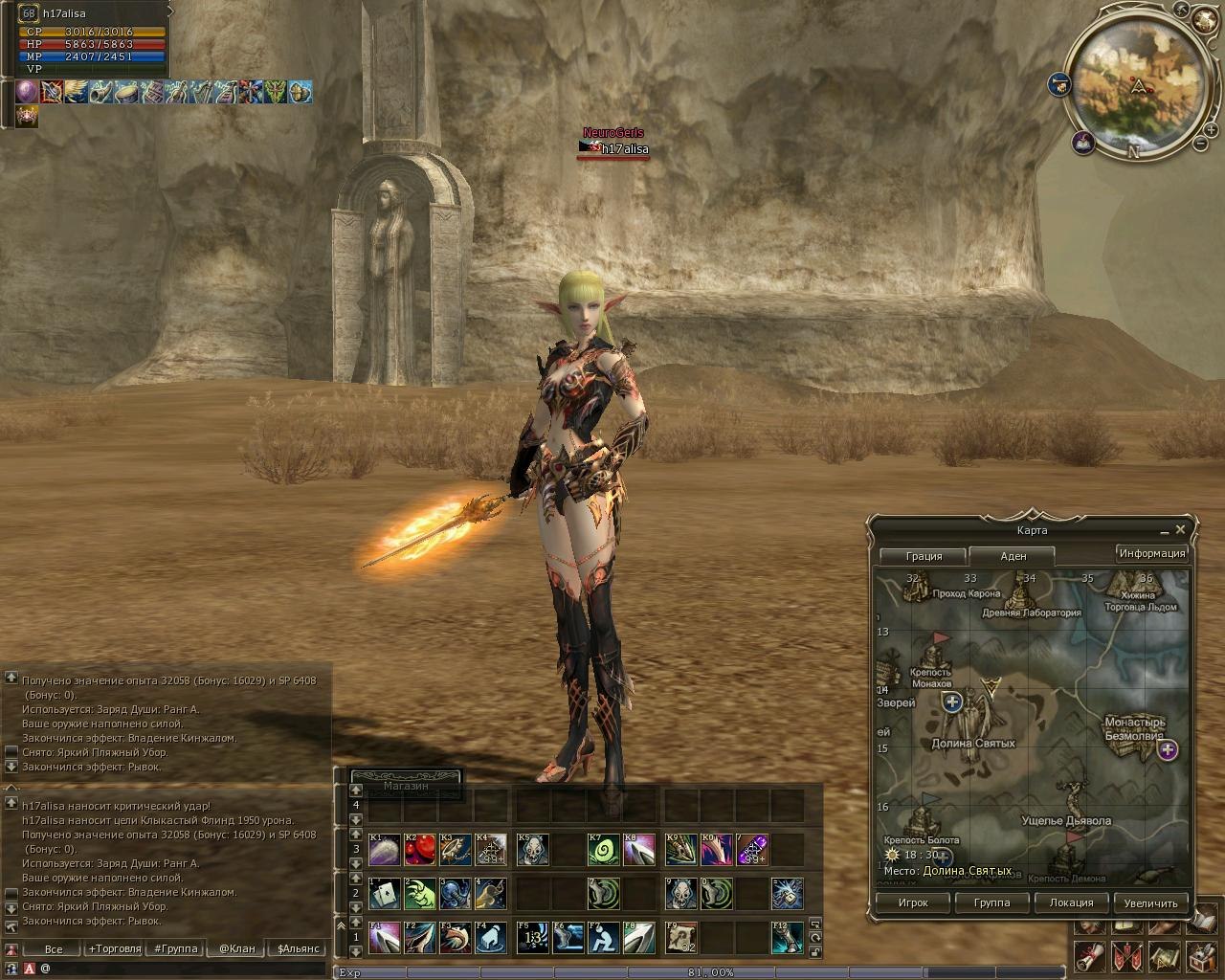The width and height of the screenshot is (1225, 980).
Task: Open the +Торговля chat tab
Action: coord(115,949)
